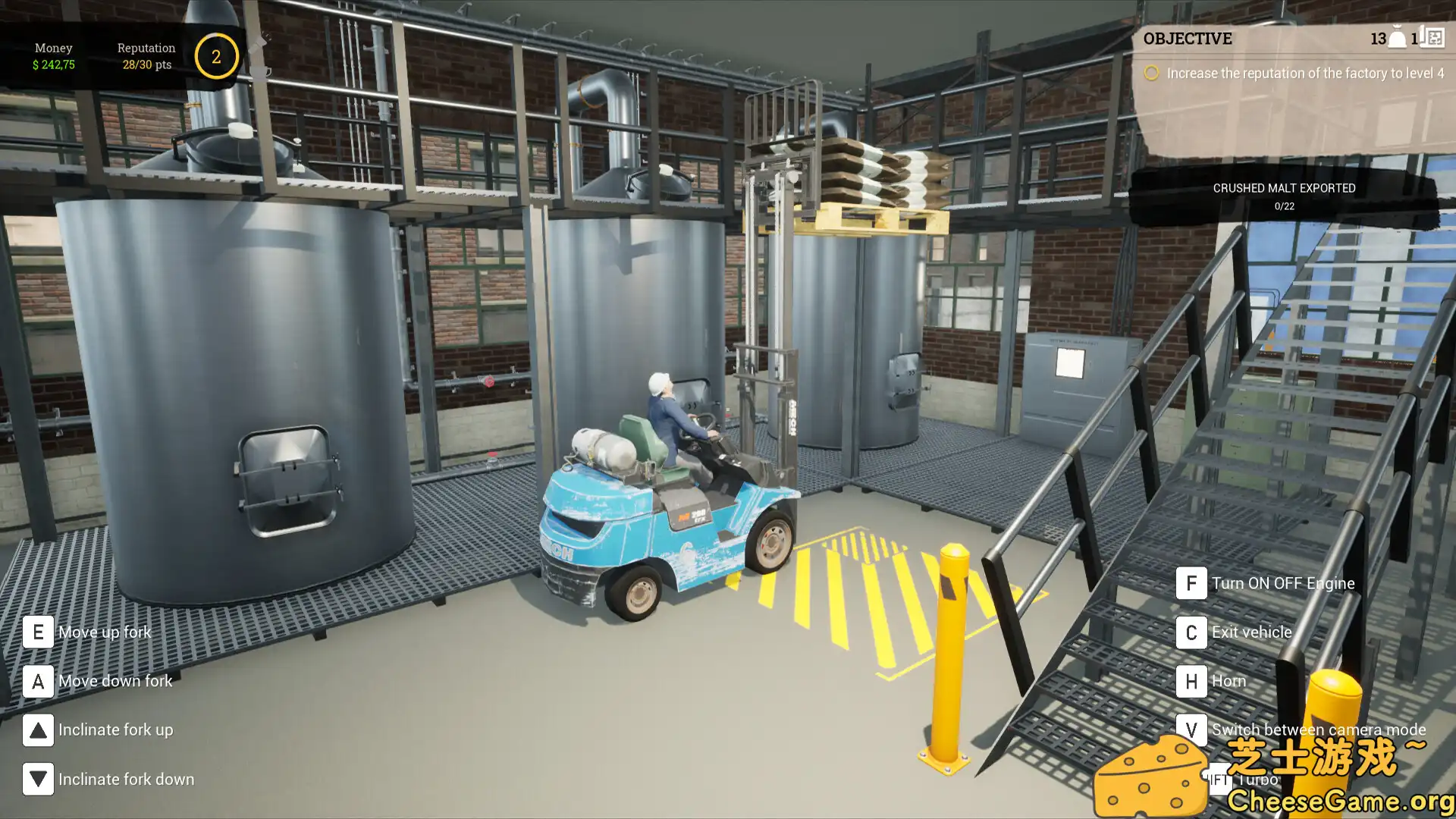
Task: Check the objective completion circle marker
Action: point(1152,73)
